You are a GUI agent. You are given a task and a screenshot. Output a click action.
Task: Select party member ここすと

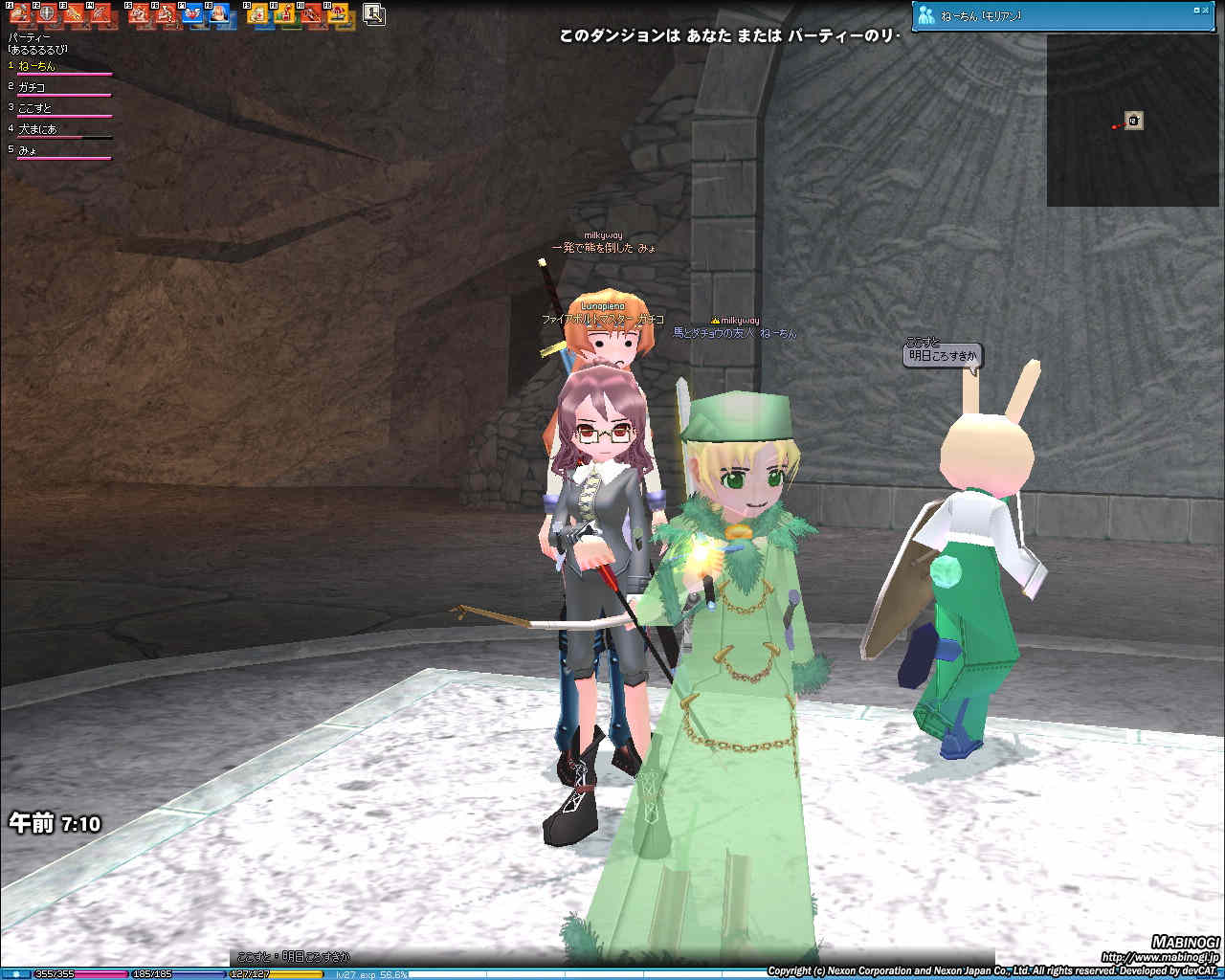click(34, 108)
